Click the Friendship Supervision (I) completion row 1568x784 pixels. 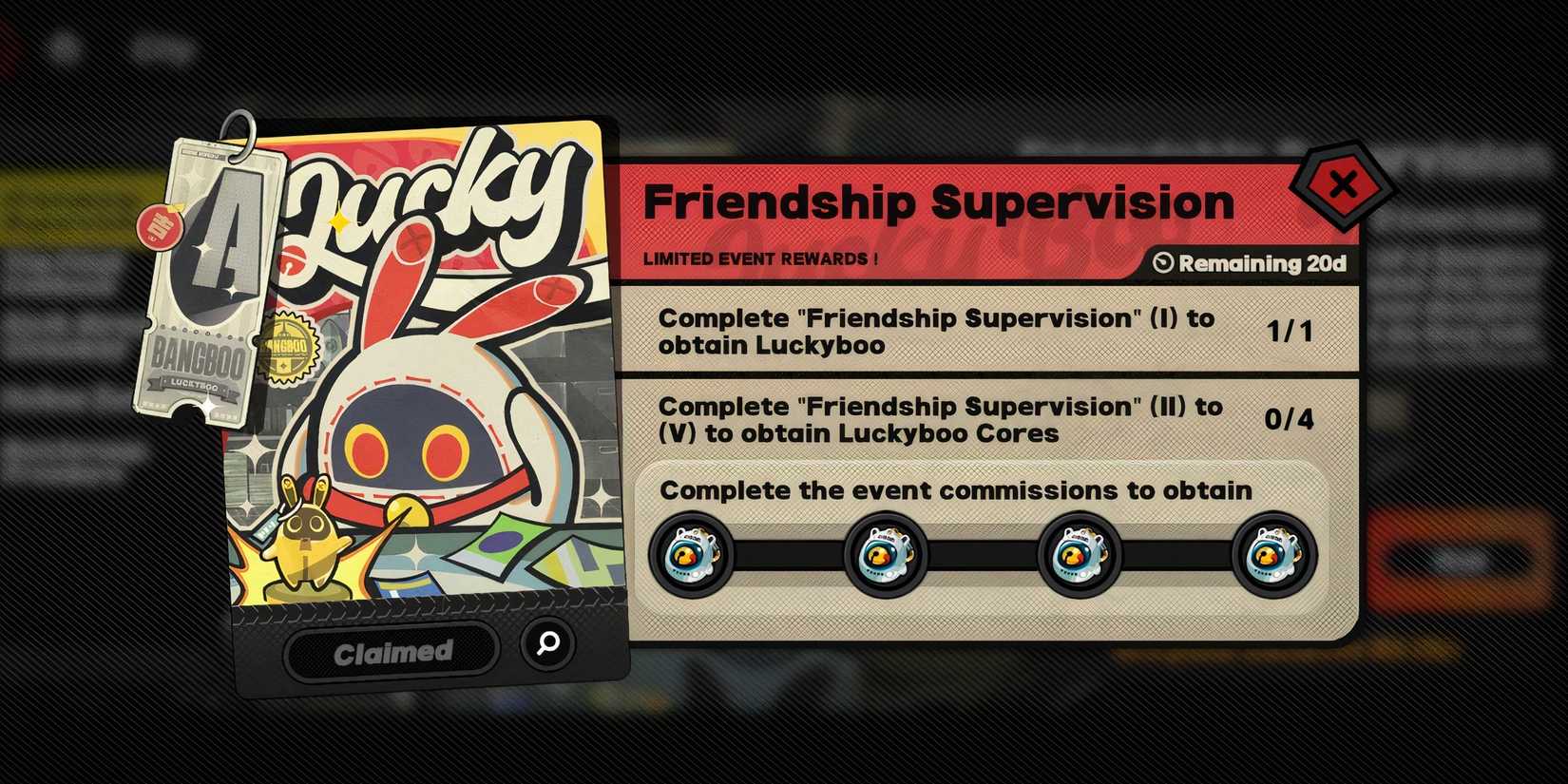(979, 332)
